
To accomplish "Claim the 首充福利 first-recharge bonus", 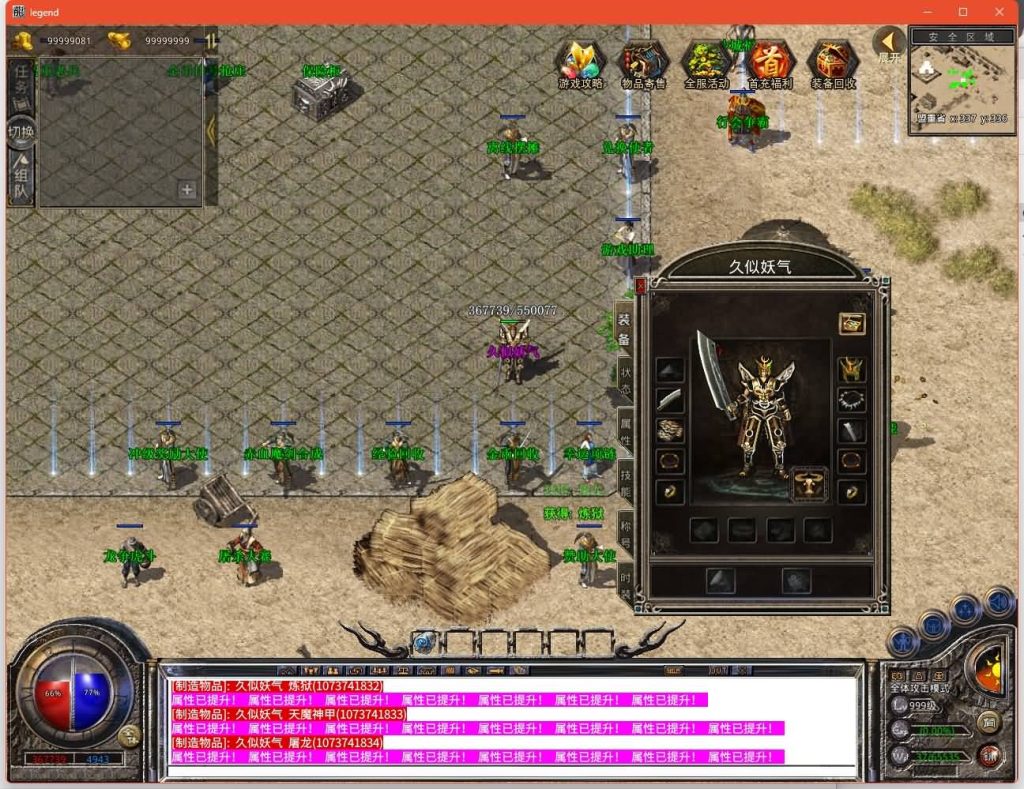I will [770, 64].
